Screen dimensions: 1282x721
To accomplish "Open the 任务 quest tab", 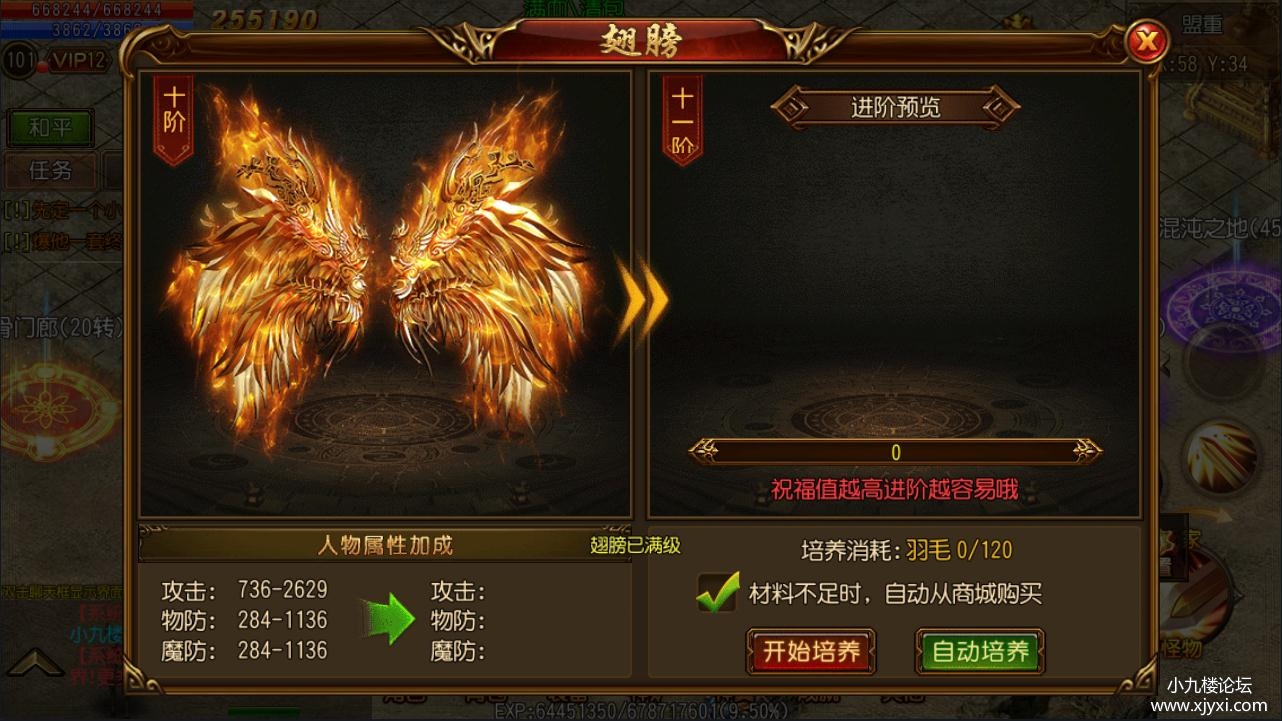I will [x=50, y=170].
